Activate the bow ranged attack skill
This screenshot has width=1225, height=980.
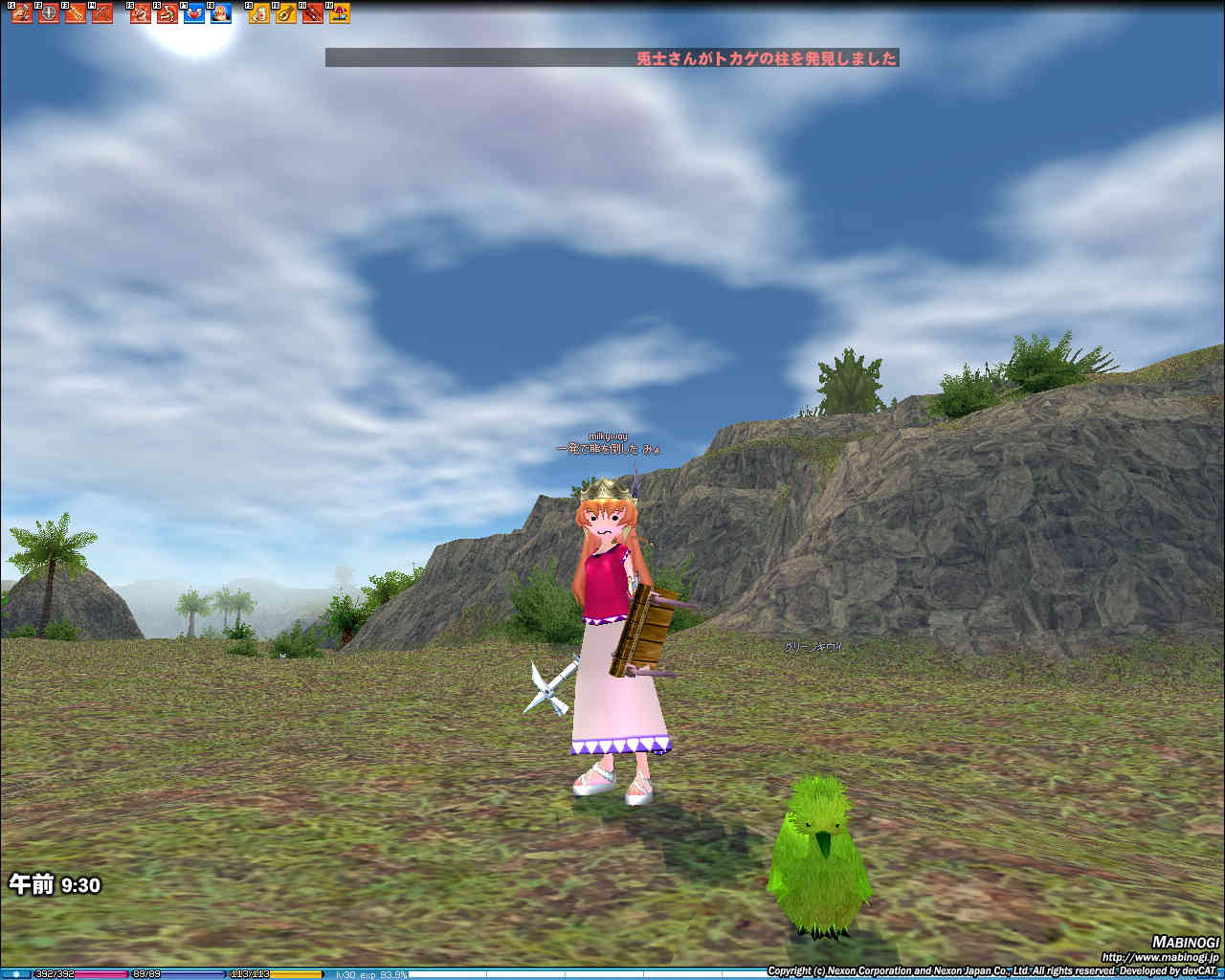[101, 13]
